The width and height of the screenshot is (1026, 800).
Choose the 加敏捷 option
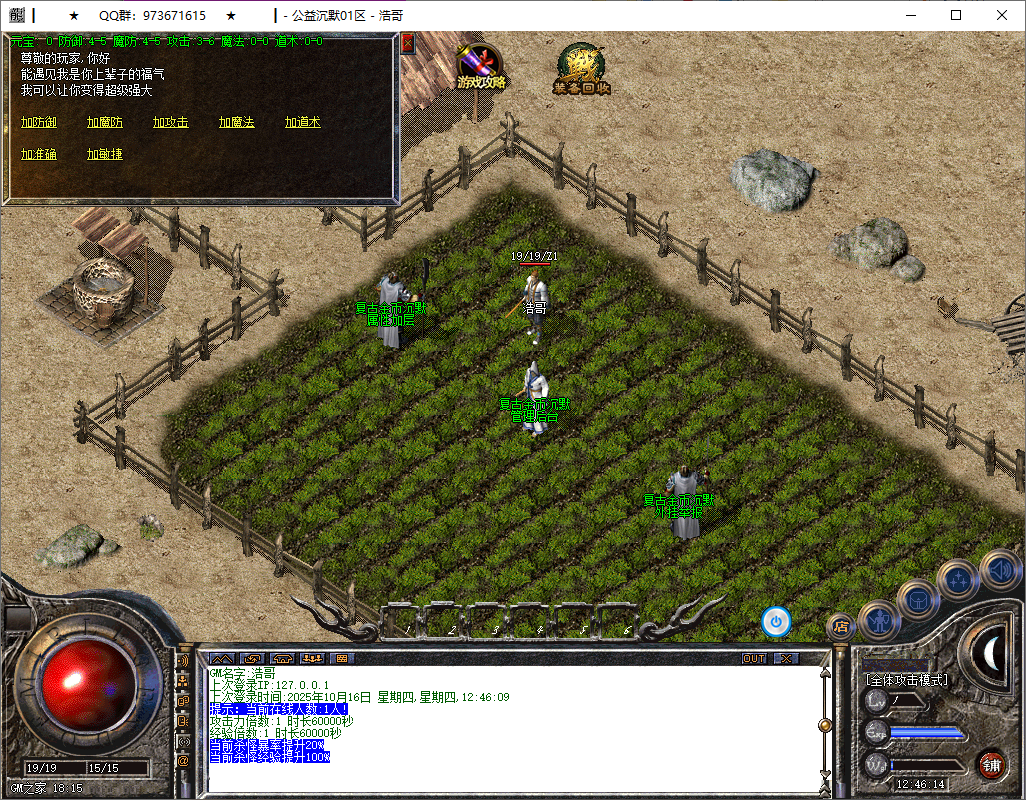tap(105, 154)
